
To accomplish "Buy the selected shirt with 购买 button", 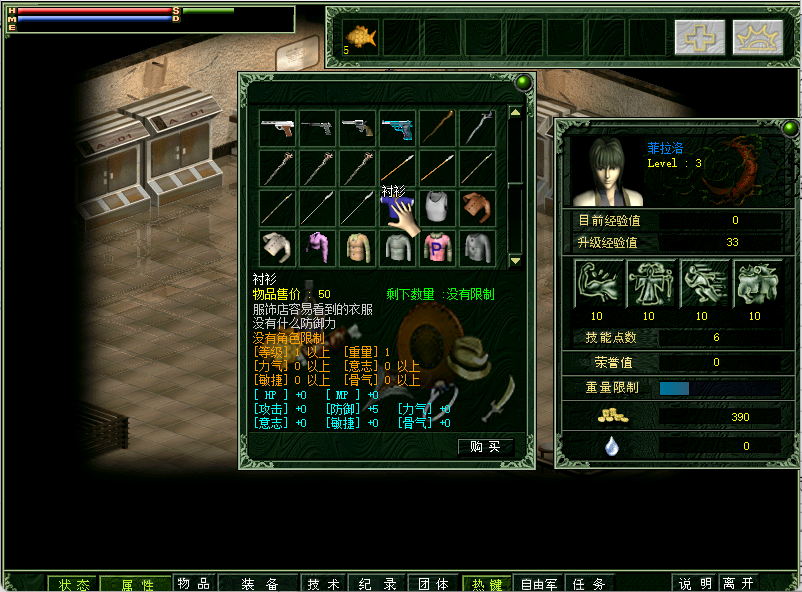I will coord(485,447).
